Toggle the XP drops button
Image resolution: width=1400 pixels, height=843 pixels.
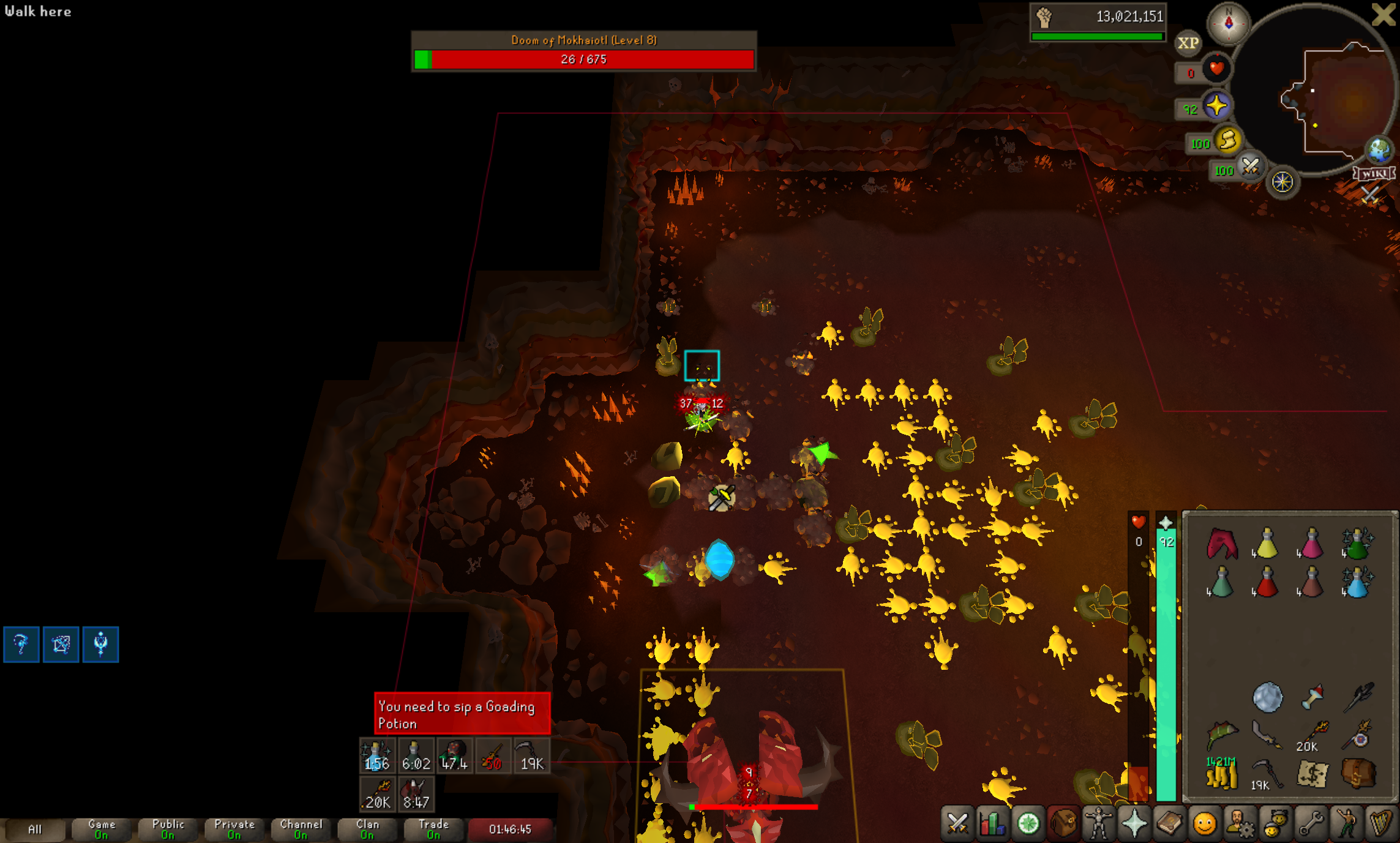[1188, 43]
